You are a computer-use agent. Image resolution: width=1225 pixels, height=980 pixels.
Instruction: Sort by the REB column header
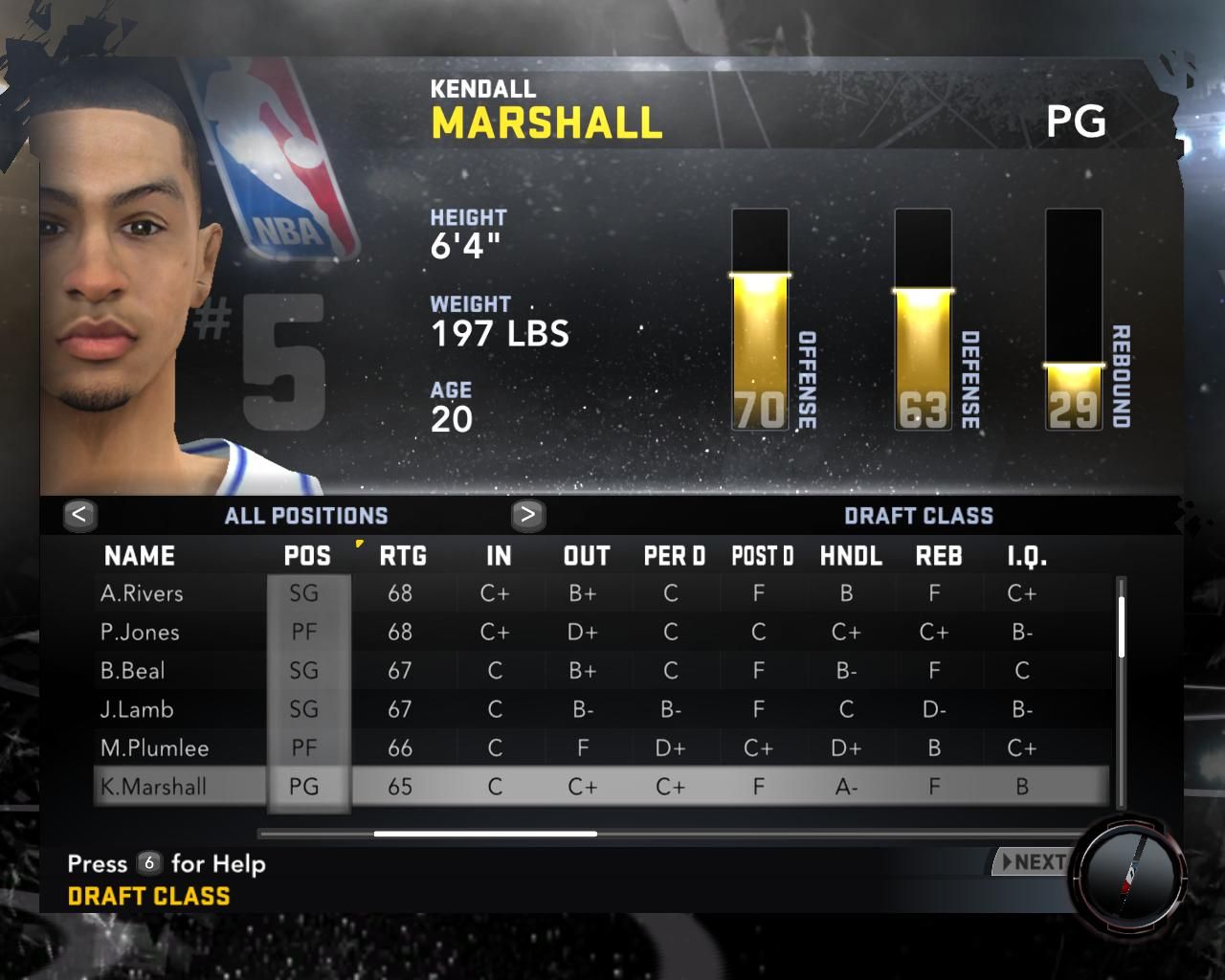[x=939, y=556]
